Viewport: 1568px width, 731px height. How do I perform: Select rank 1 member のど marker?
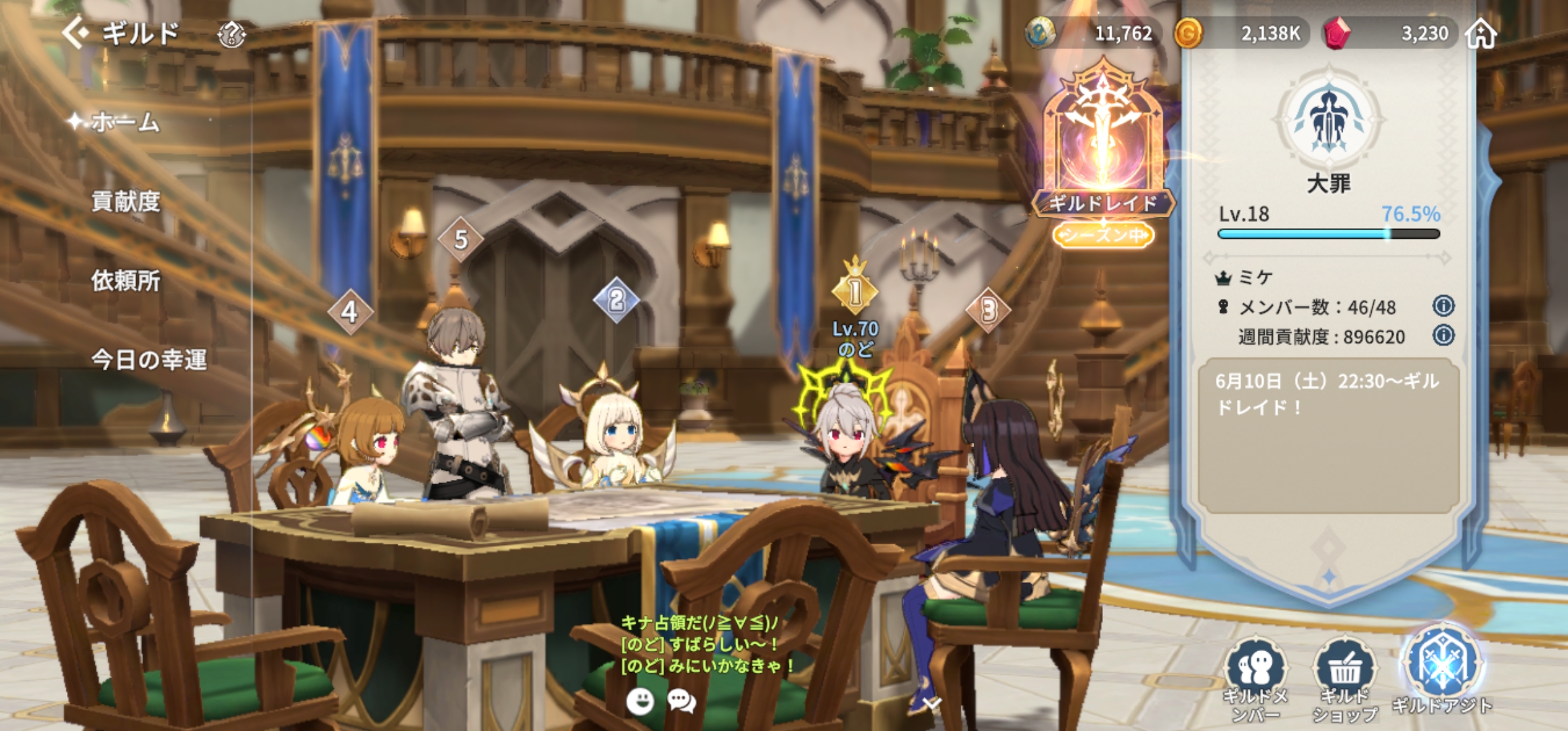click(855, 292)
